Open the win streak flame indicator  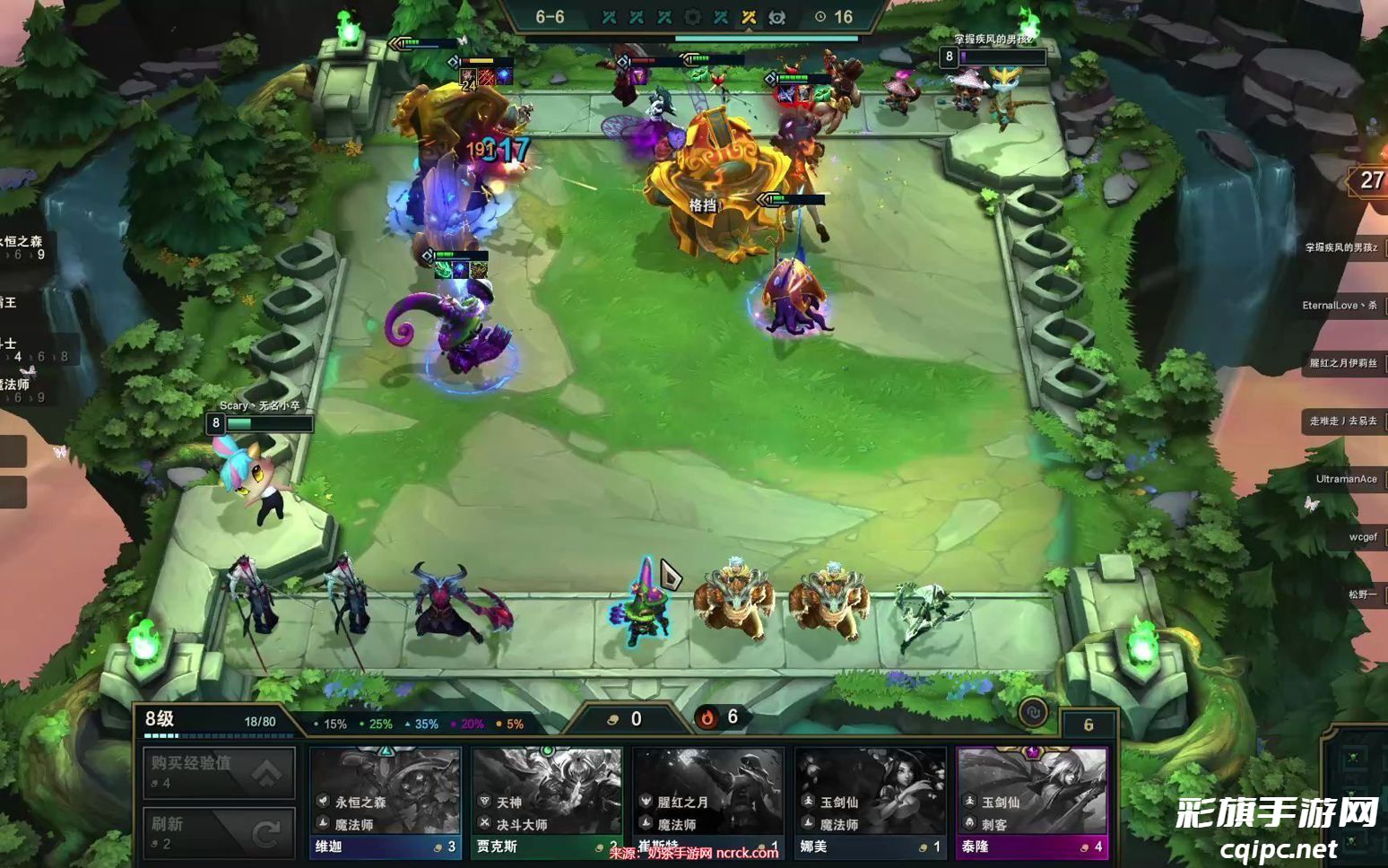[707, 717]
